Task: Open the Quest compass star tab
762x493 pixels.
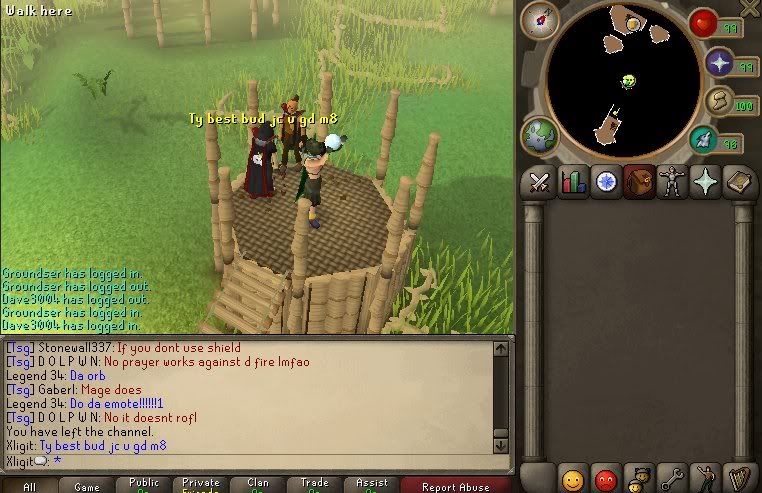Action: coord(606,183)
